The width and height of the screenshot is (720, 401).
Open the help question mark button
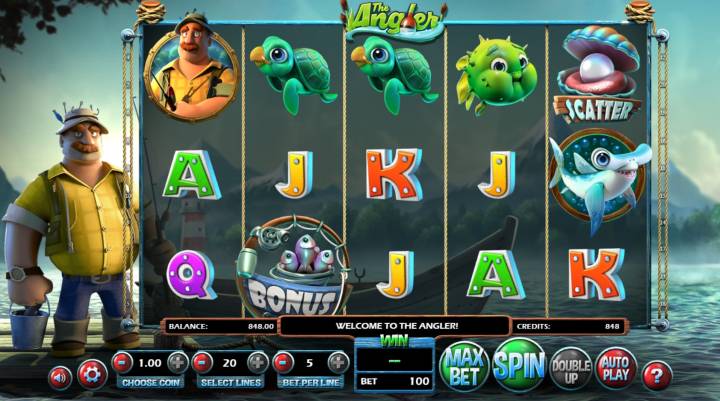pos(656,376)
